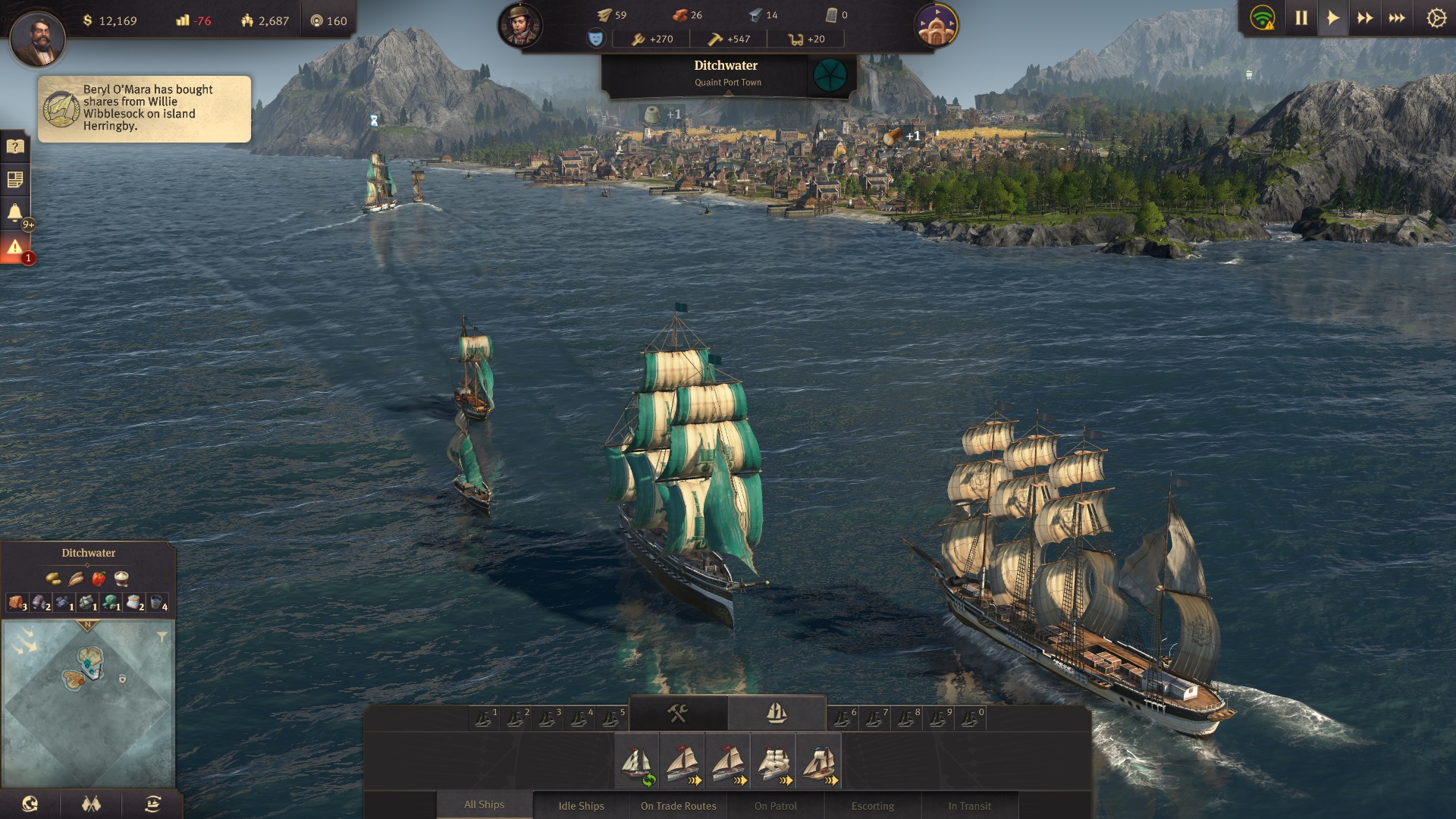Viewport: 1456px width, 819px height.
Task: Switch to On Trade Routes tab
Action: (x=678, y=805)
